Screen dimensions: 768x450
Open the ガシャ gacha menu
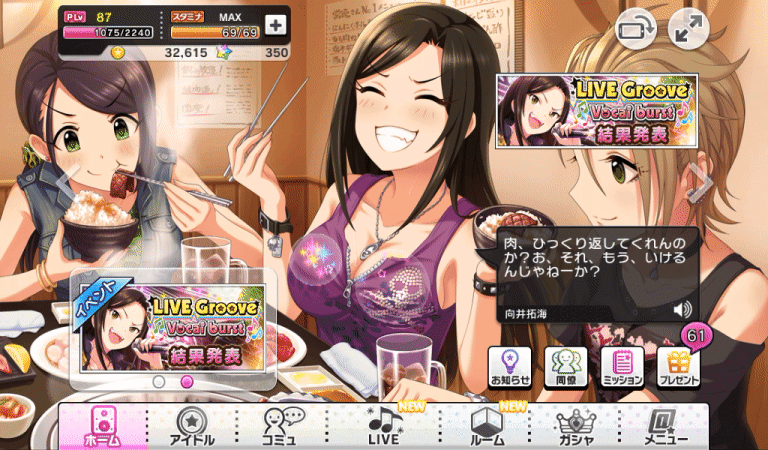pyautogui.click(x=575, y=426)
